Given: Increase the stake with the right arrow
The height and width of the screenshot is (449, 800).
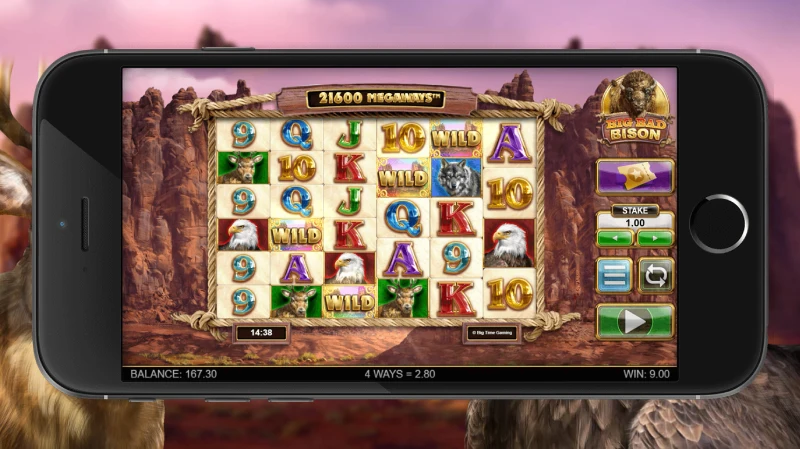Looking at the screenshot, I should [655, 239].
